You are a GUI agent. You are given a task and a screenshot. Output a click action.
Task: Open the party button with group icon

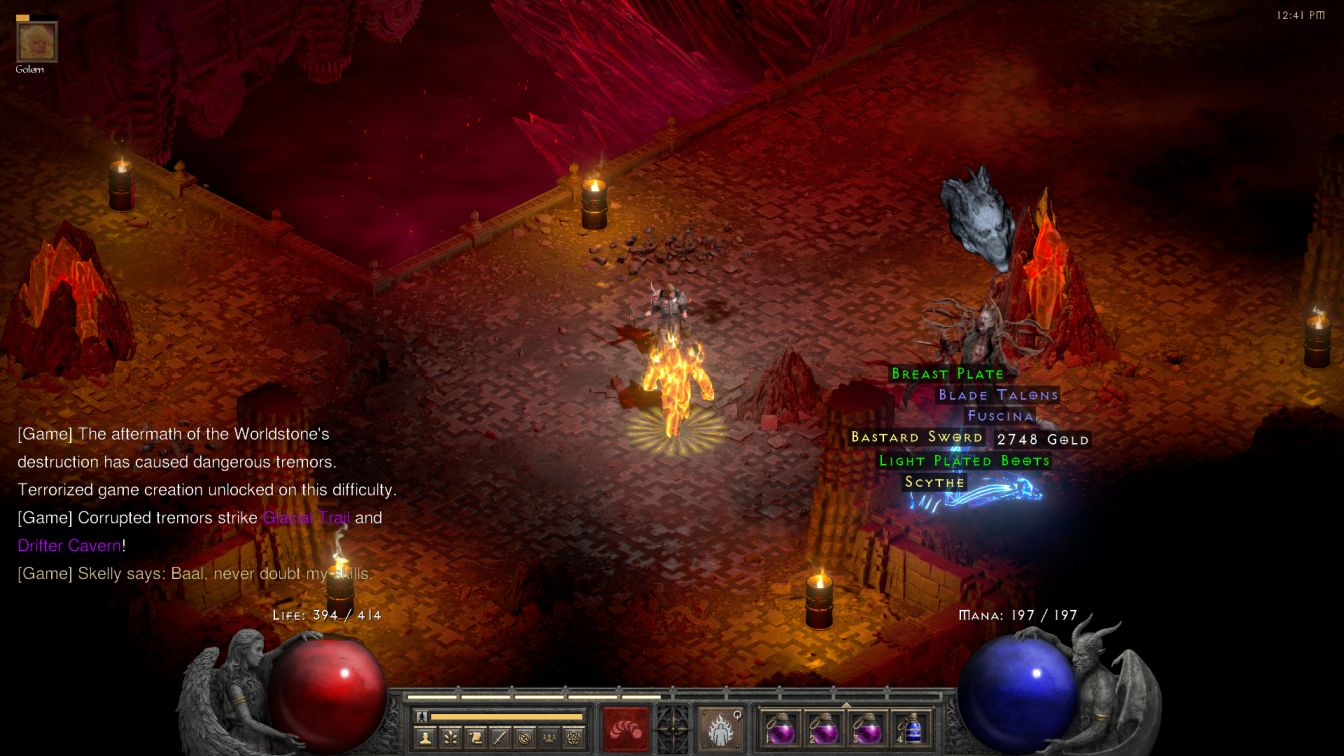pyautogui.click(x=549, y=738)
